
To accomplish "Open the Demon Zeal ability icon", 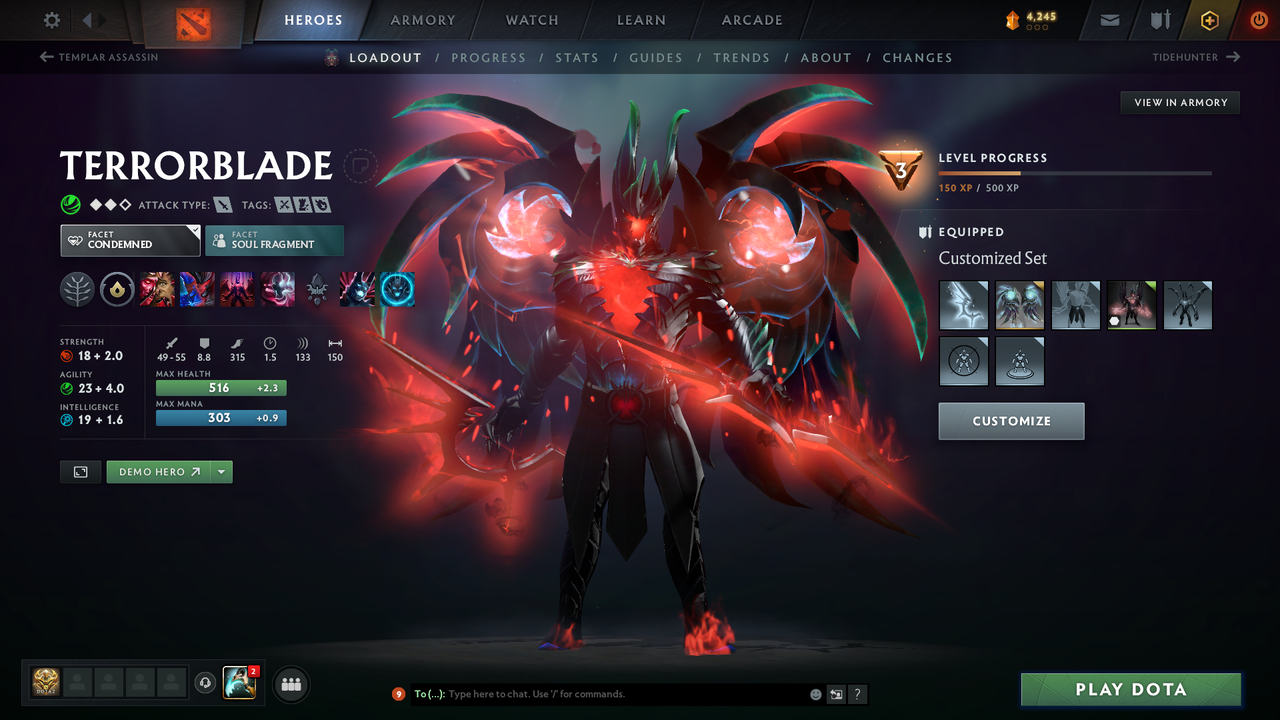I will coord(357,289).
